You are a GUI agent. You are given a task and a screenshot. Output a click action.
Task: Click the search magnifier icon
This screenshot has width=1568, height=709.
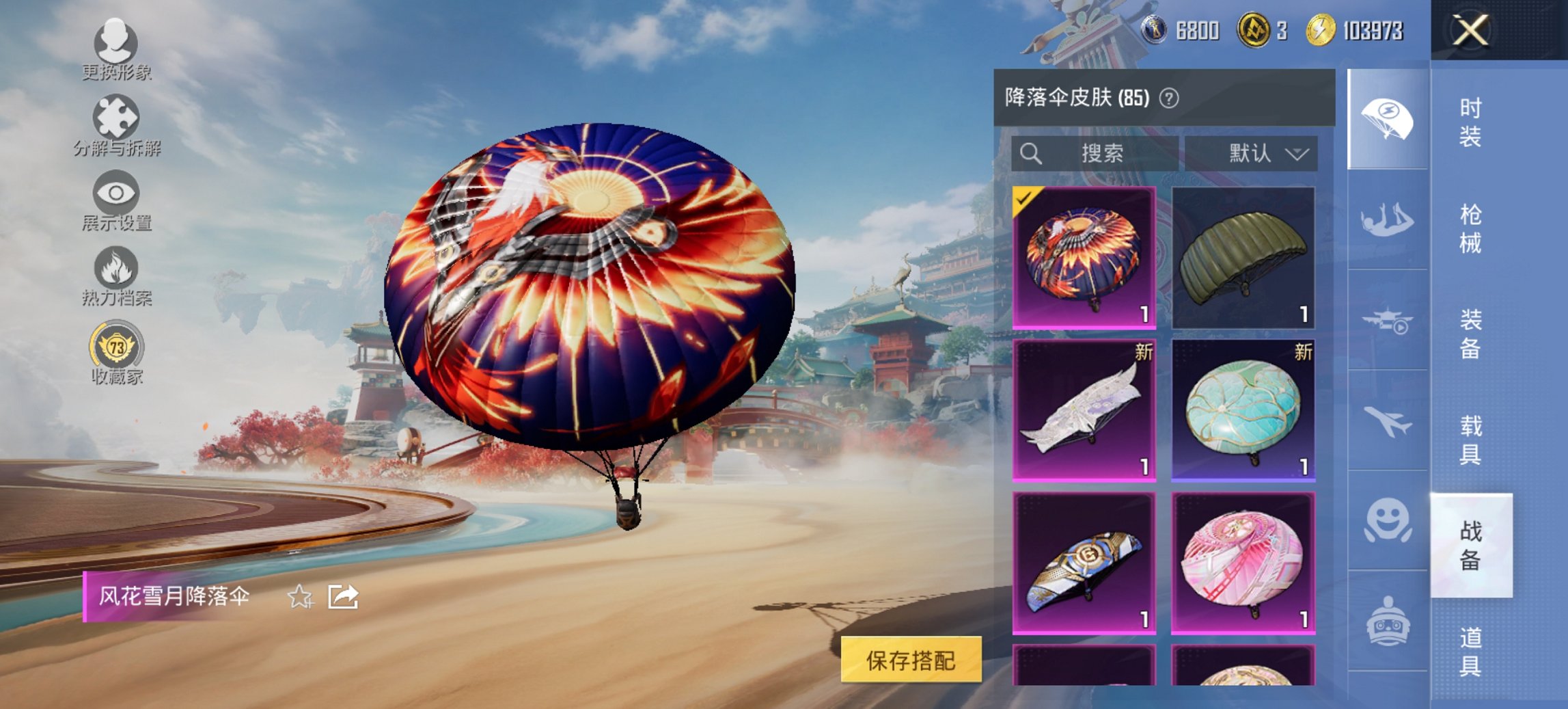1034,152
